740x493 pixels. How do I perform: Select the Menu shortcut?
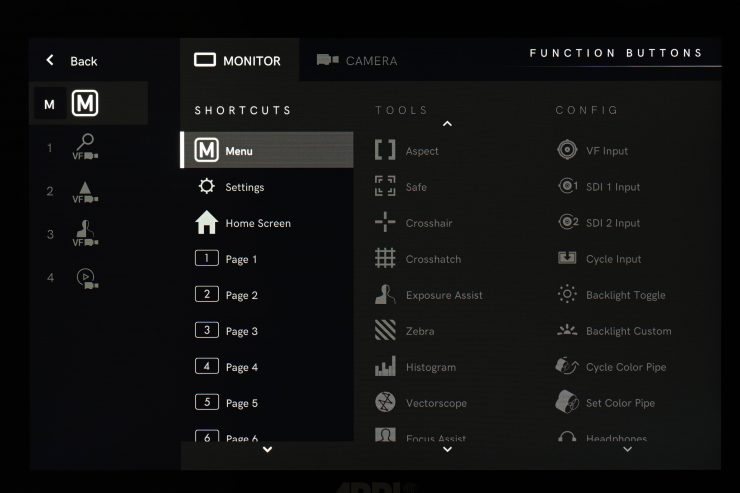tap(267, 151)
